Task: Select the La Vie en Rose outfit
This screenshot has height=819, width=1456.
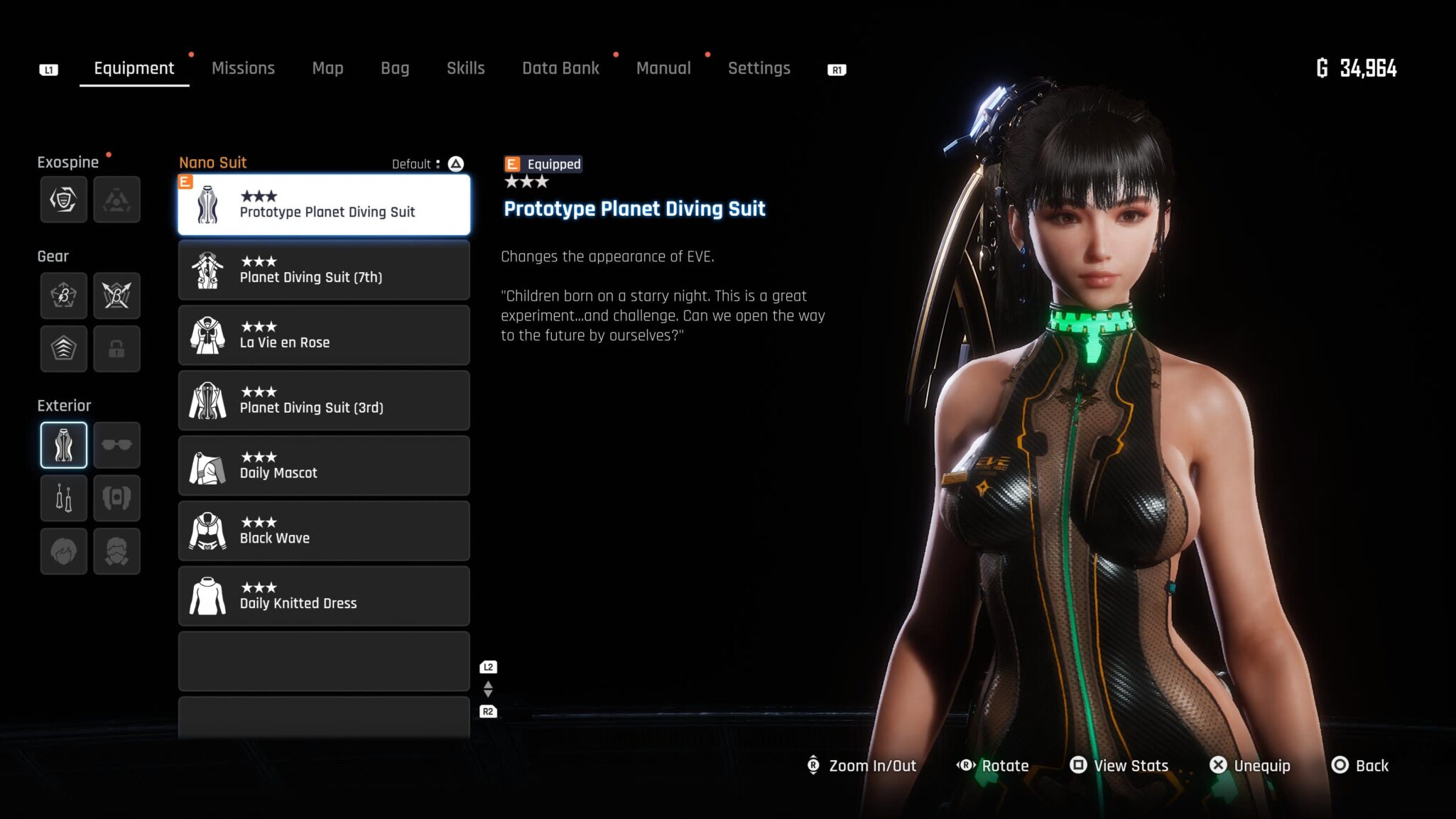Action: pyautogui.click(x=324, y=335)
